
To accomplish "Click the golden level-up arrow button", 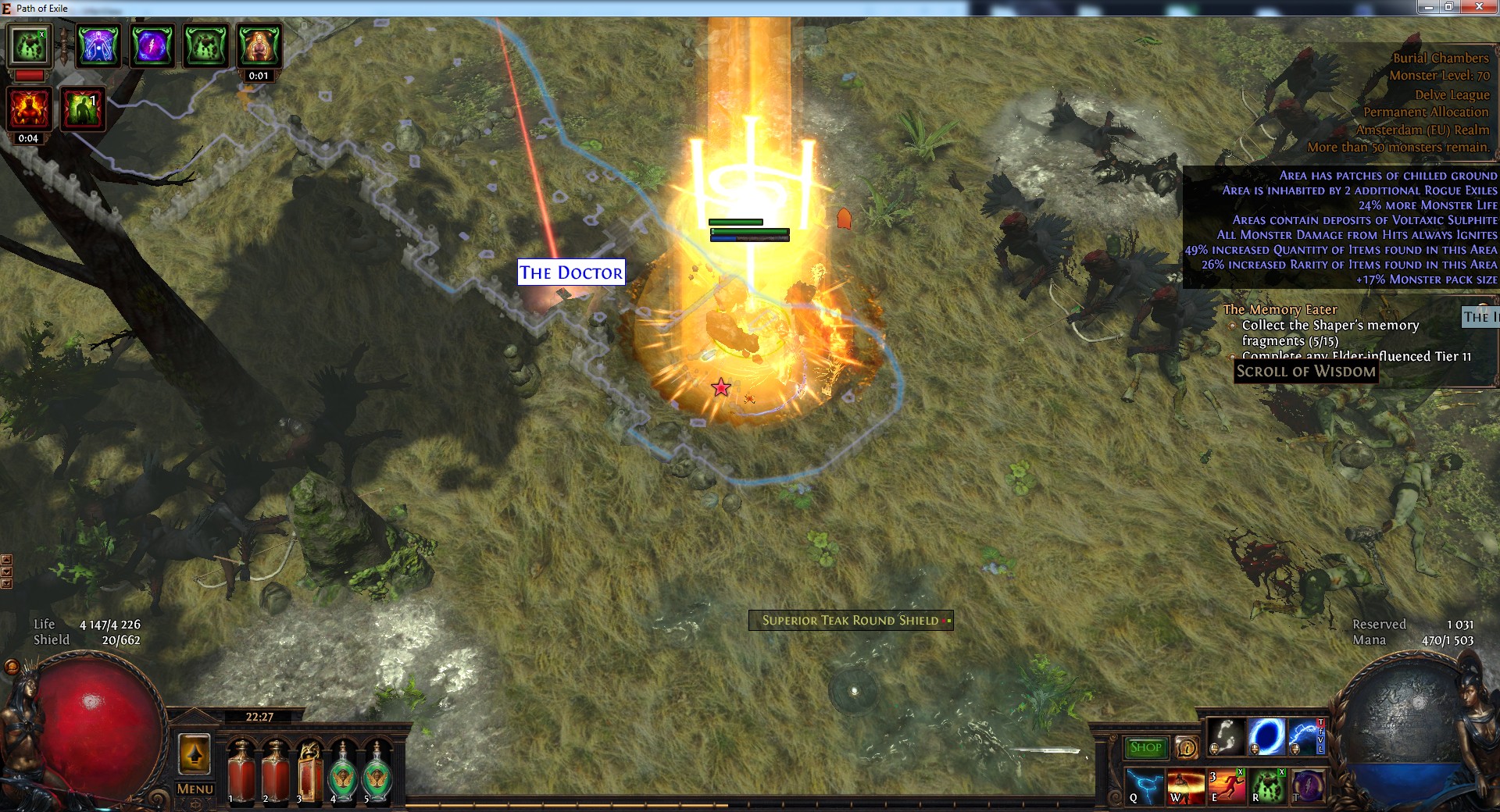I will [x=195, y=754].
